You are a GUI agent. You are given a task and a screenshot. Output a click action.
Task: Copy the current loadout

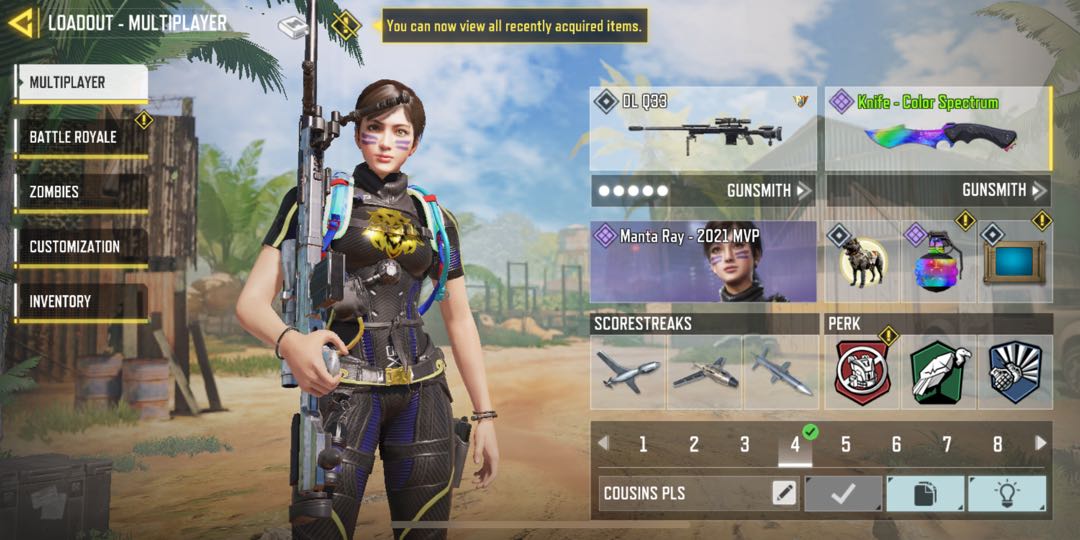[925, 493]
